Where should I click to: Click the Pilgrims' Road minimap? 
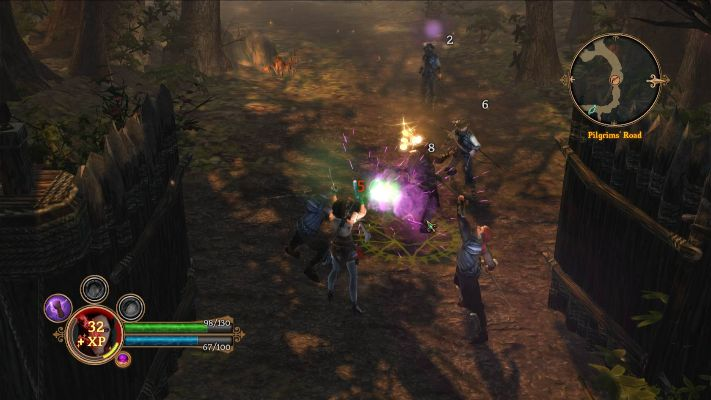pyautogui.click(x=614, y=79)
